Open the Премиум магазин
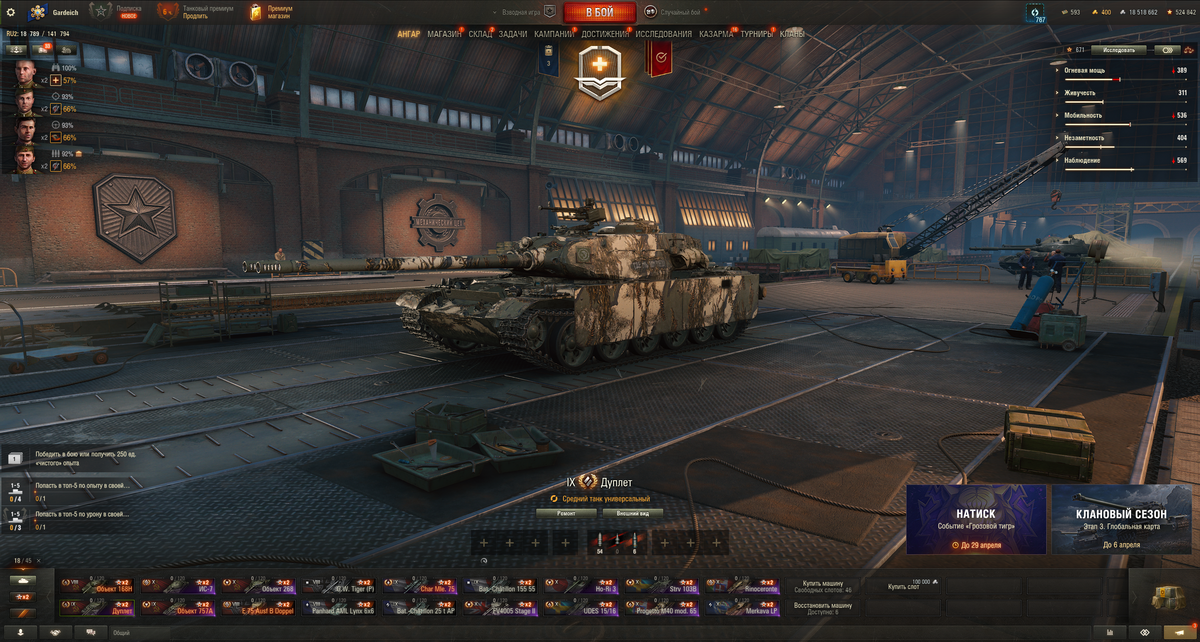The image size is (1200, 642). point(271,12)
